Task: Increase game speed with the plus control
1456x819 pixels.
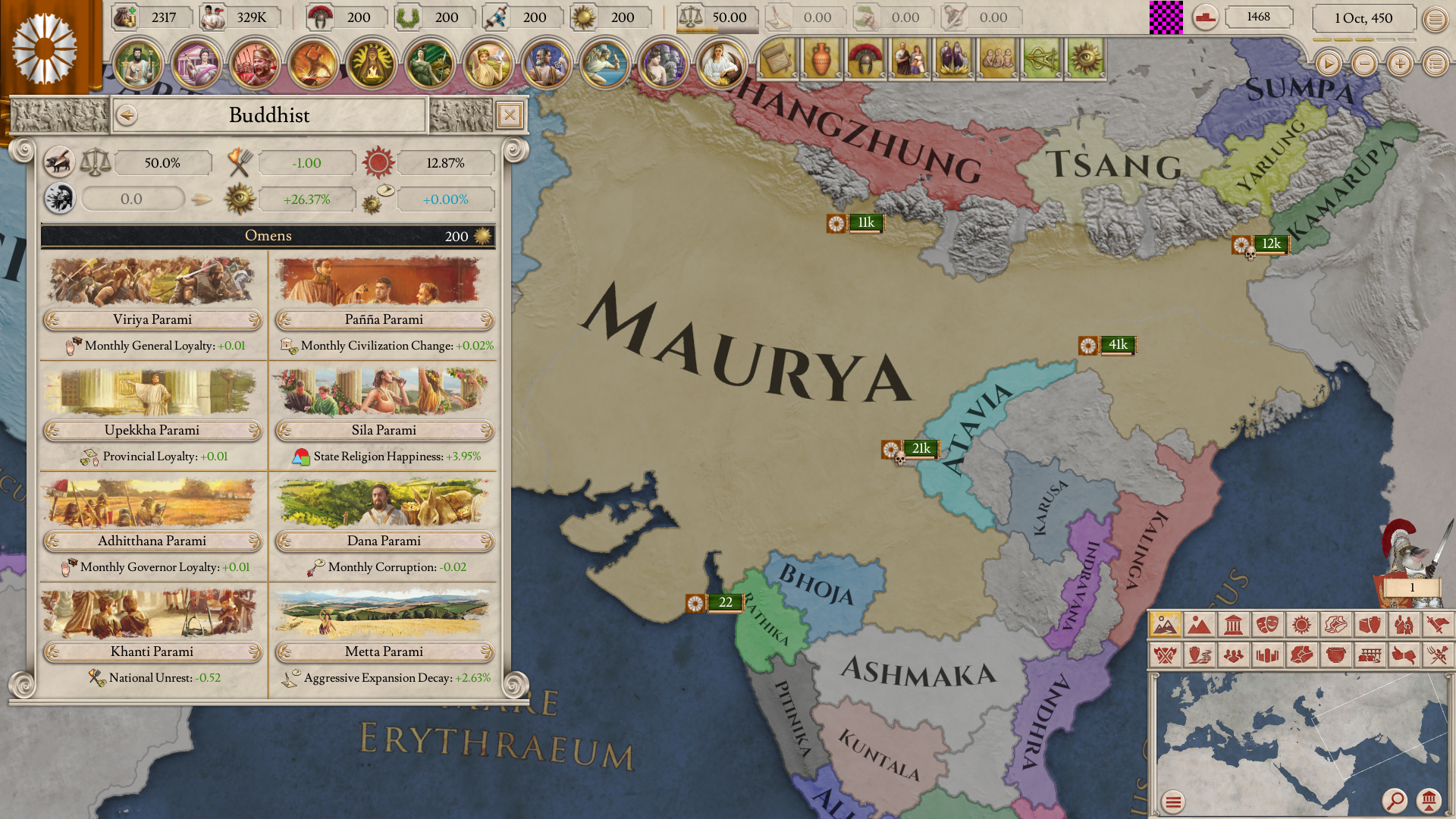Action: tap(1399, 64)
